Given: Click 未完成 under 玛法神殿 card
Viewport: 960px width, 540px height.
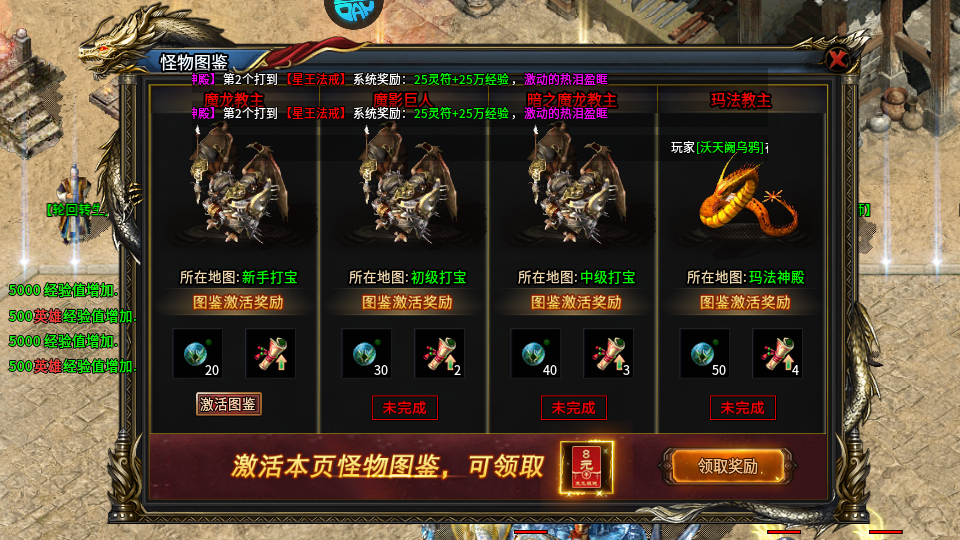Looking at the screenshot, I should point(743,407).
